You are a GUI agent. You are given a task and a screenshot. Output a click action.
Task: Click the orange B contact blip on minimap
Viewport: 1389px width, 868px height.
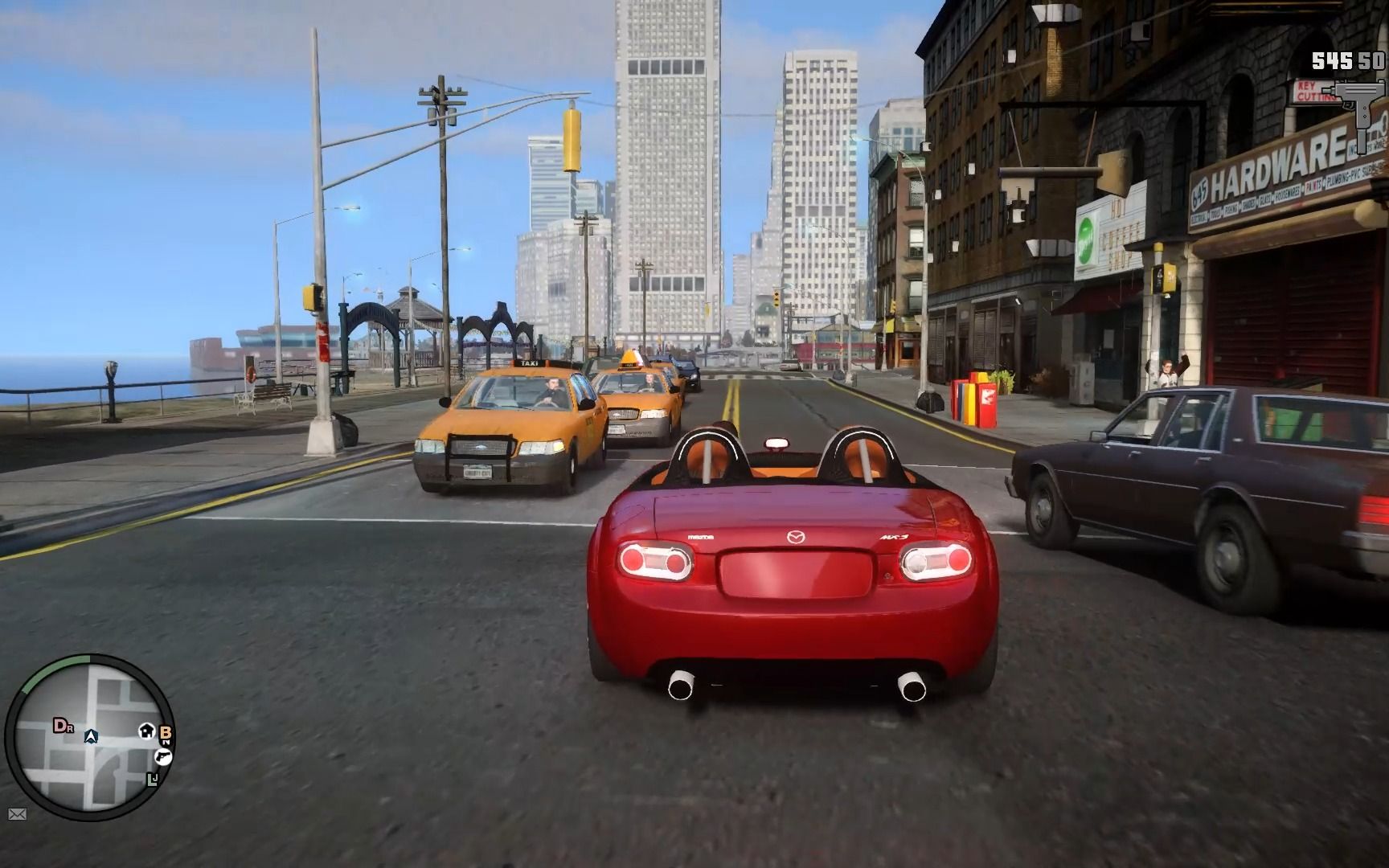click(x=166, y=732)
